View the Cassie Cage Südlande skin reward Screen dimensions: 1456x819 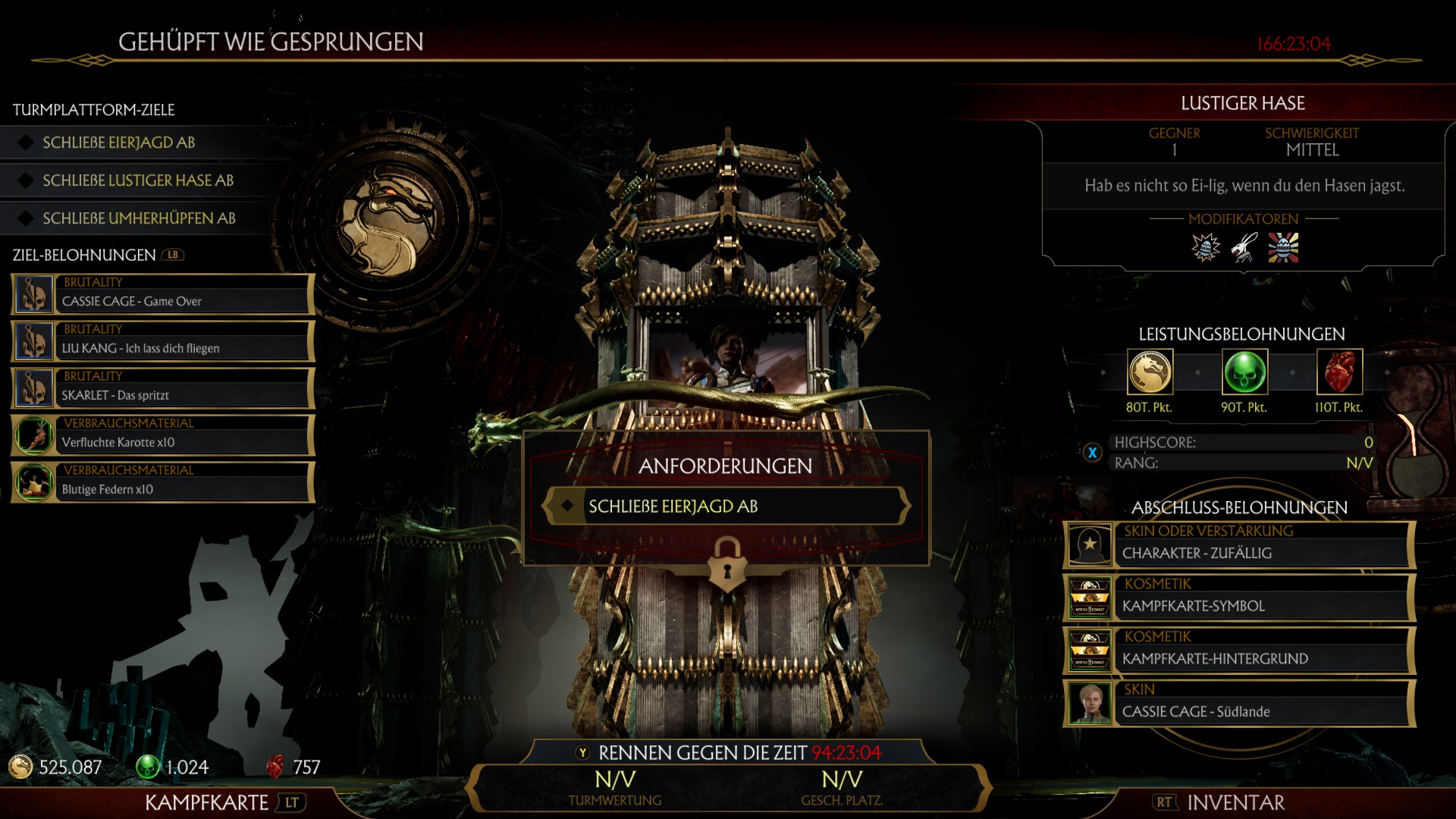(1239, 704)
